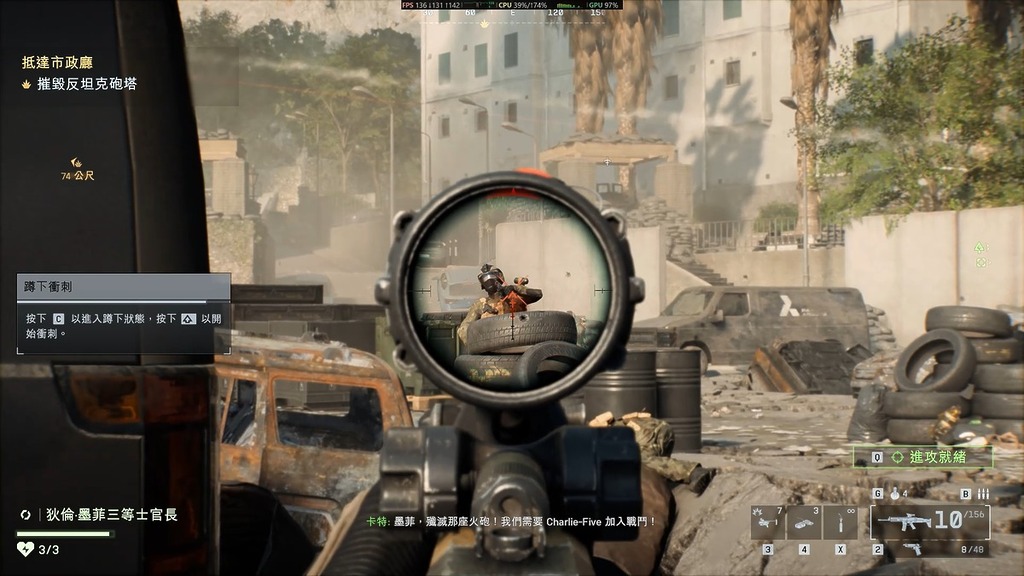
Task: Click the green squad member indicator icon
Action: (x=981, y=247)
